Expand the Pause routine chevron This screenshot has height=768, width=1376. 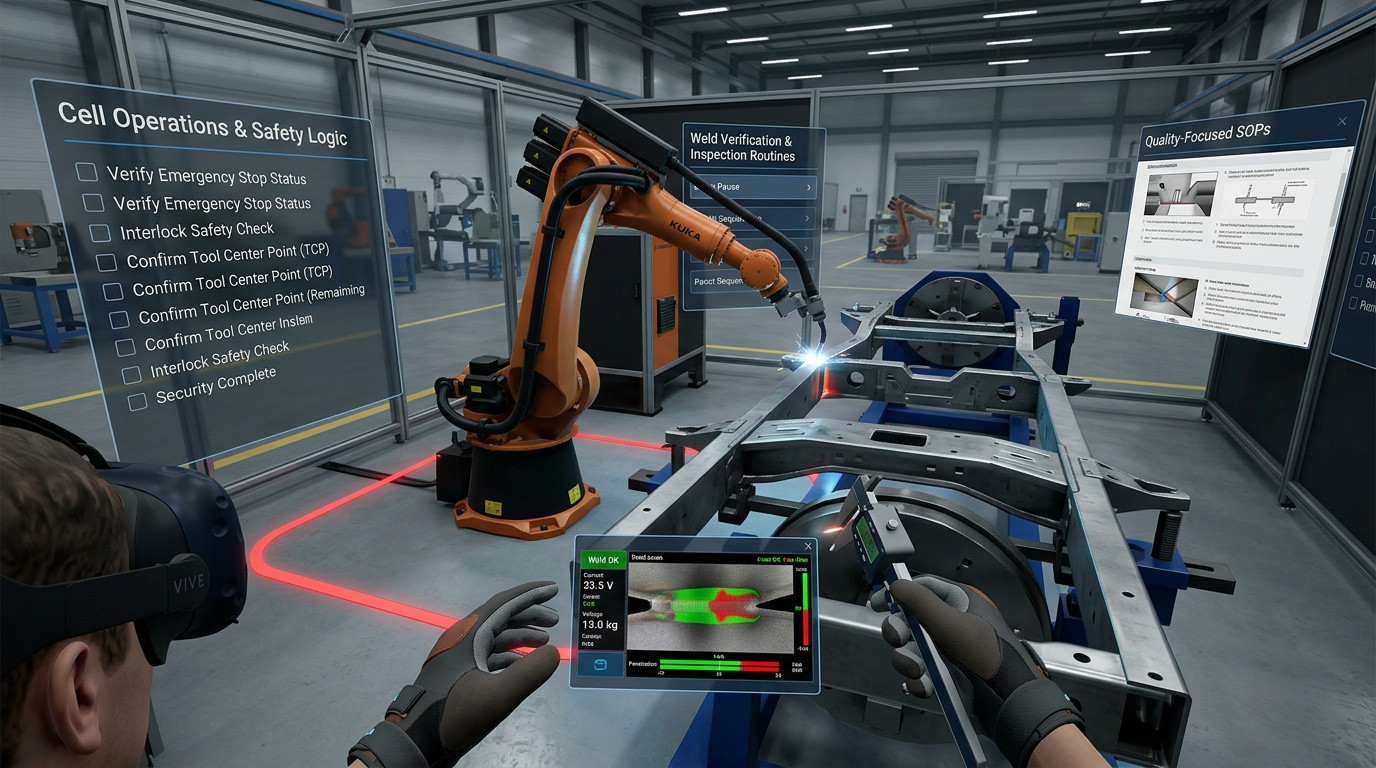coord(808,187)
